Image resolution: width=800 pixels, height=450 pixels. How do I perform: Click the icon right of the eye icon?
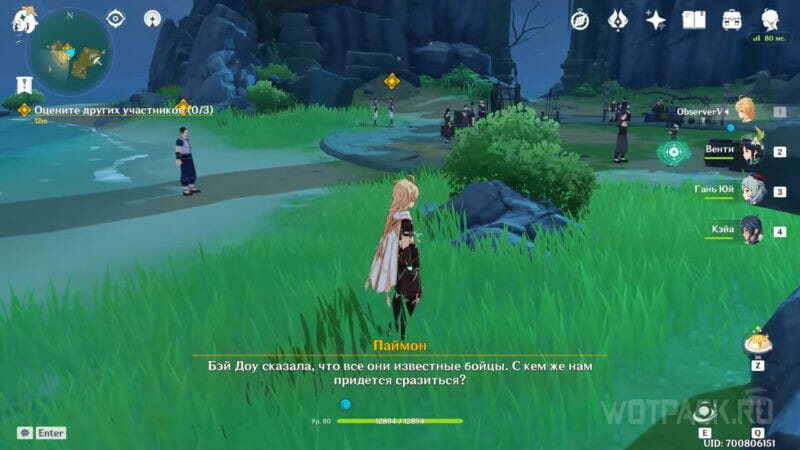(151, 18)
